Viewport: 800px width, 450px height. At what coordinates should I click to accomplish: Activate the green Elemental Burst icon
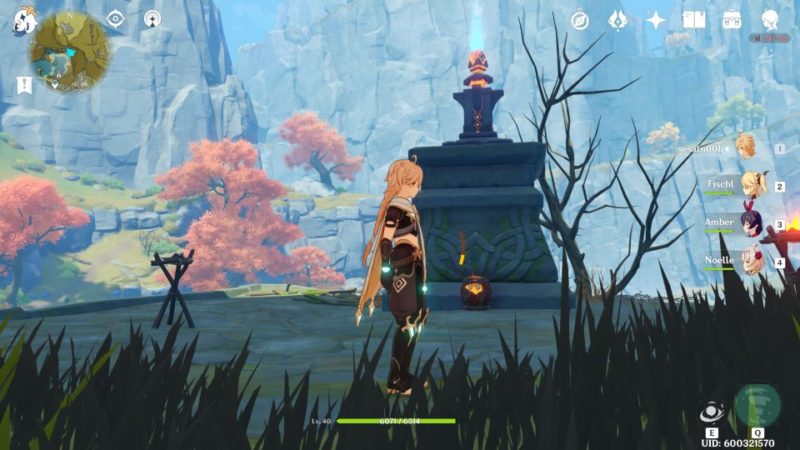tap(757, 405)
